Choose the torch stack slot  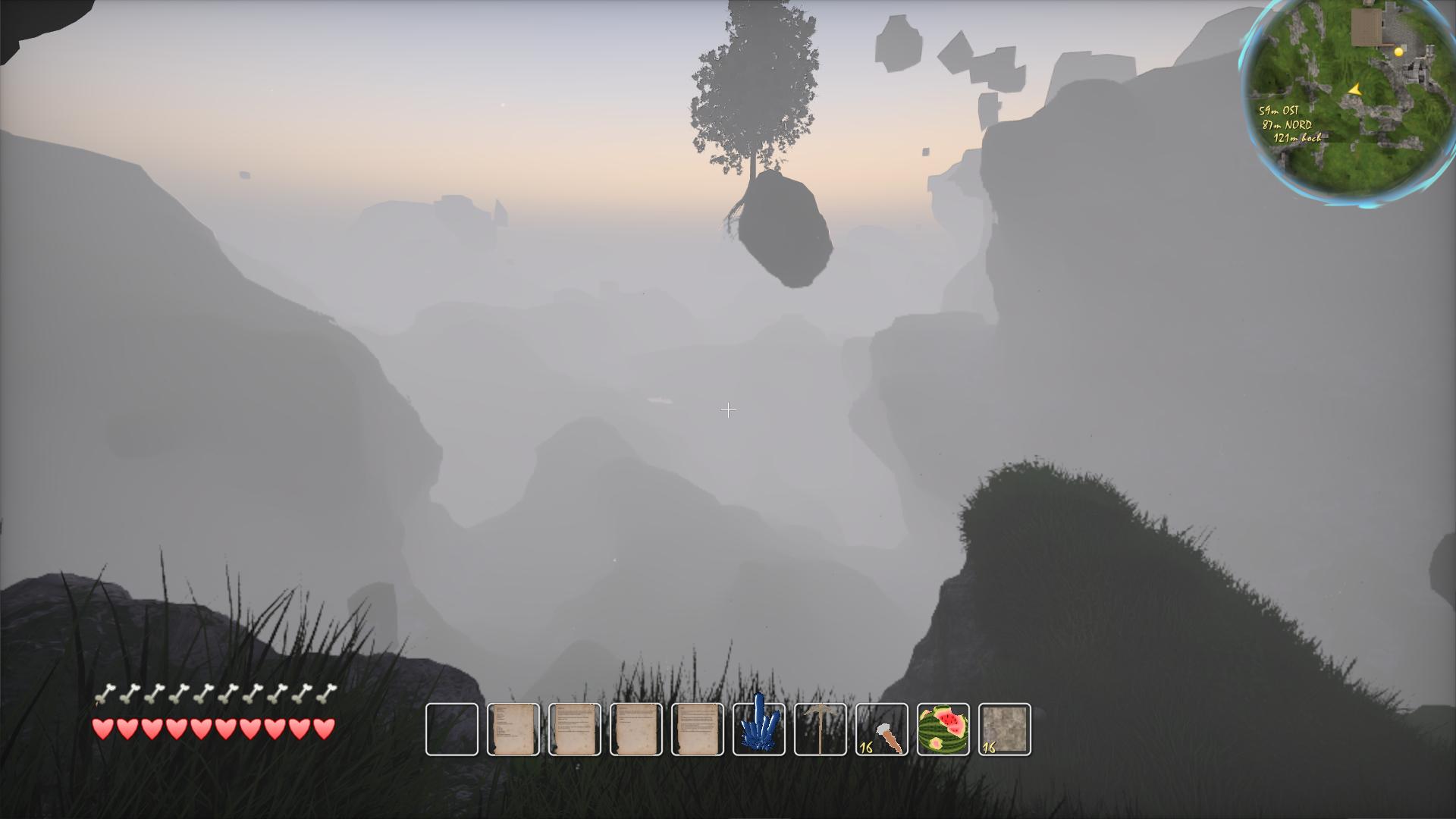click(882, 730)
